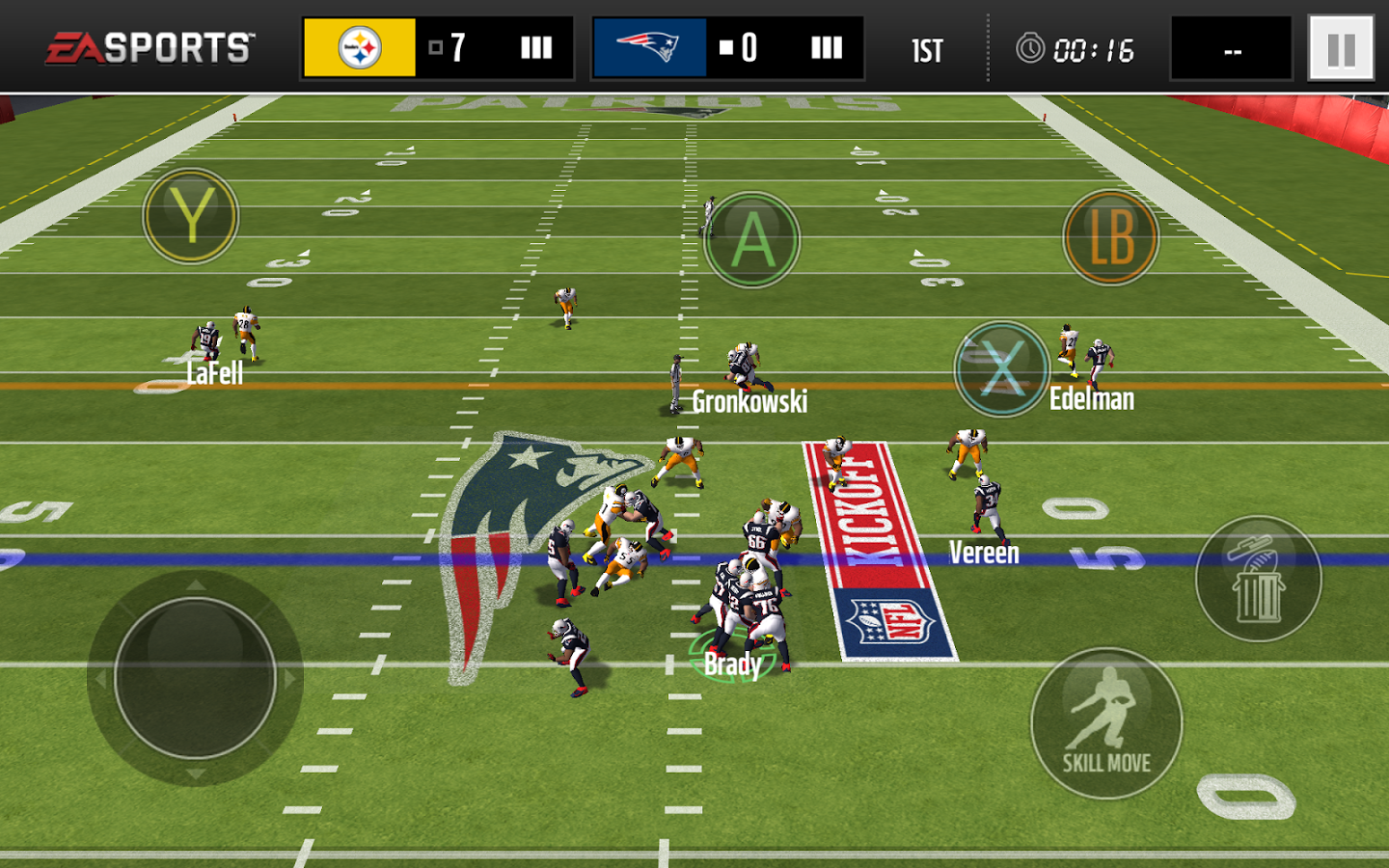
Task: Tap the orange LB receiver button
Action: (x=1110, y=237)
